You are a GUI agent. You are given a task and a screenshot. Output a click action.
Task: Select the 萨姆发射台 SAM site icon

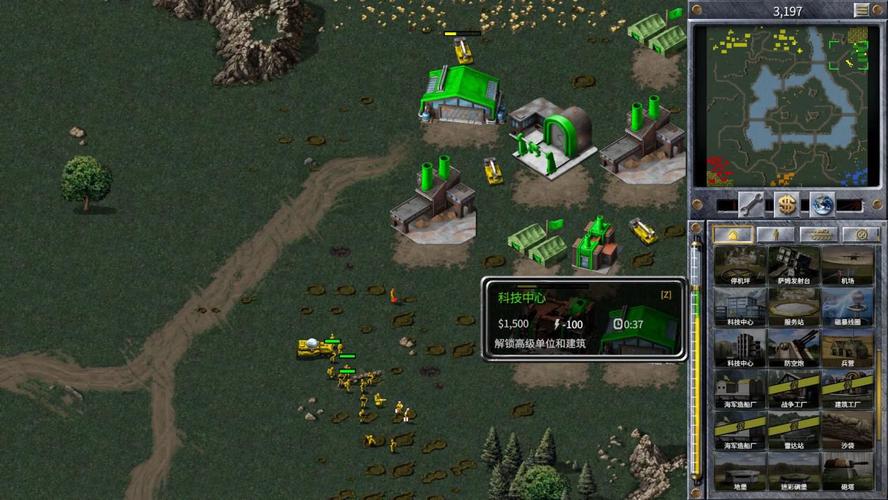(x=794, y=266)
